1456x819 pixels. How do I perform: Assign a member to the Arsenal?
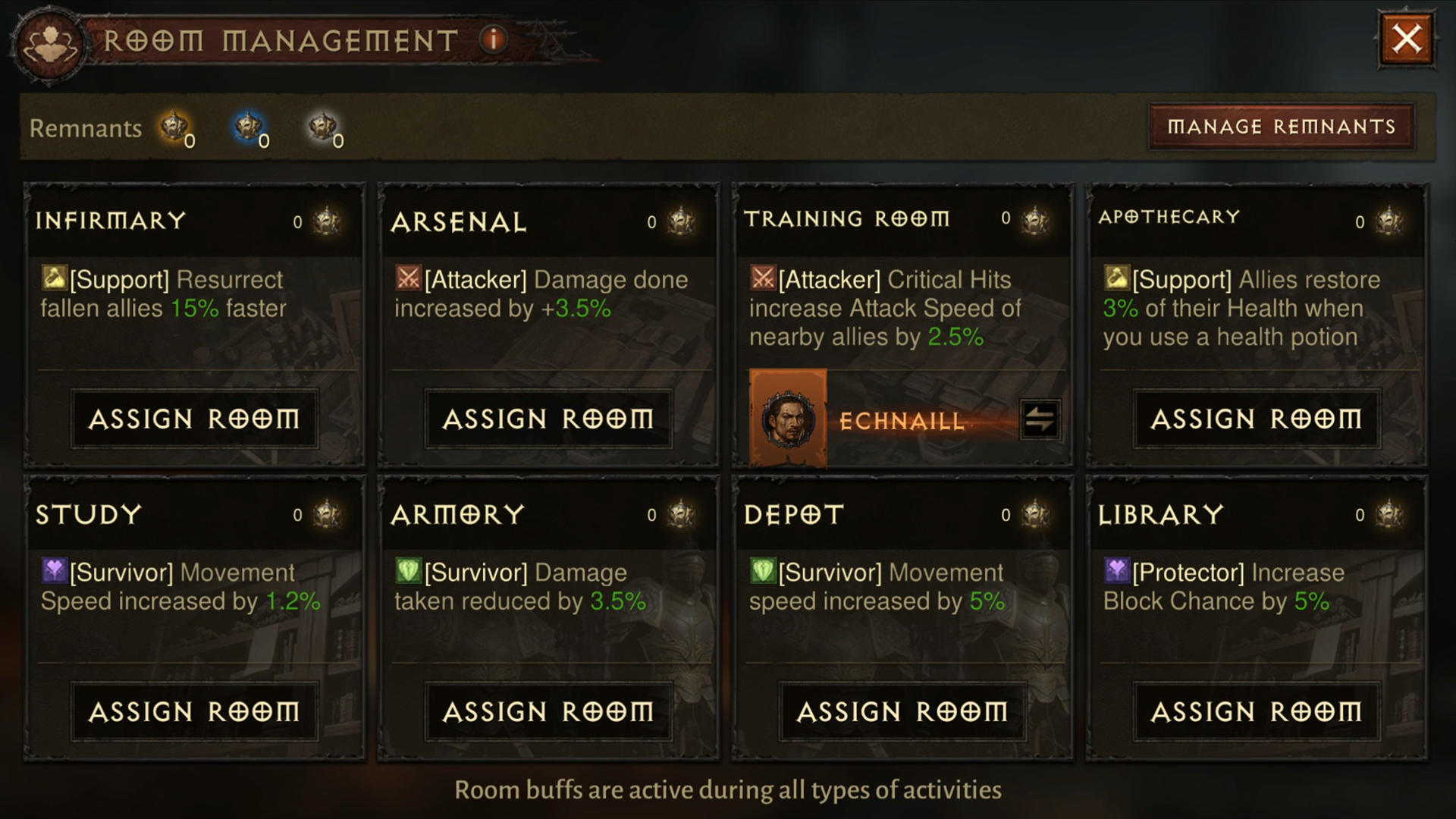(548, 419)
